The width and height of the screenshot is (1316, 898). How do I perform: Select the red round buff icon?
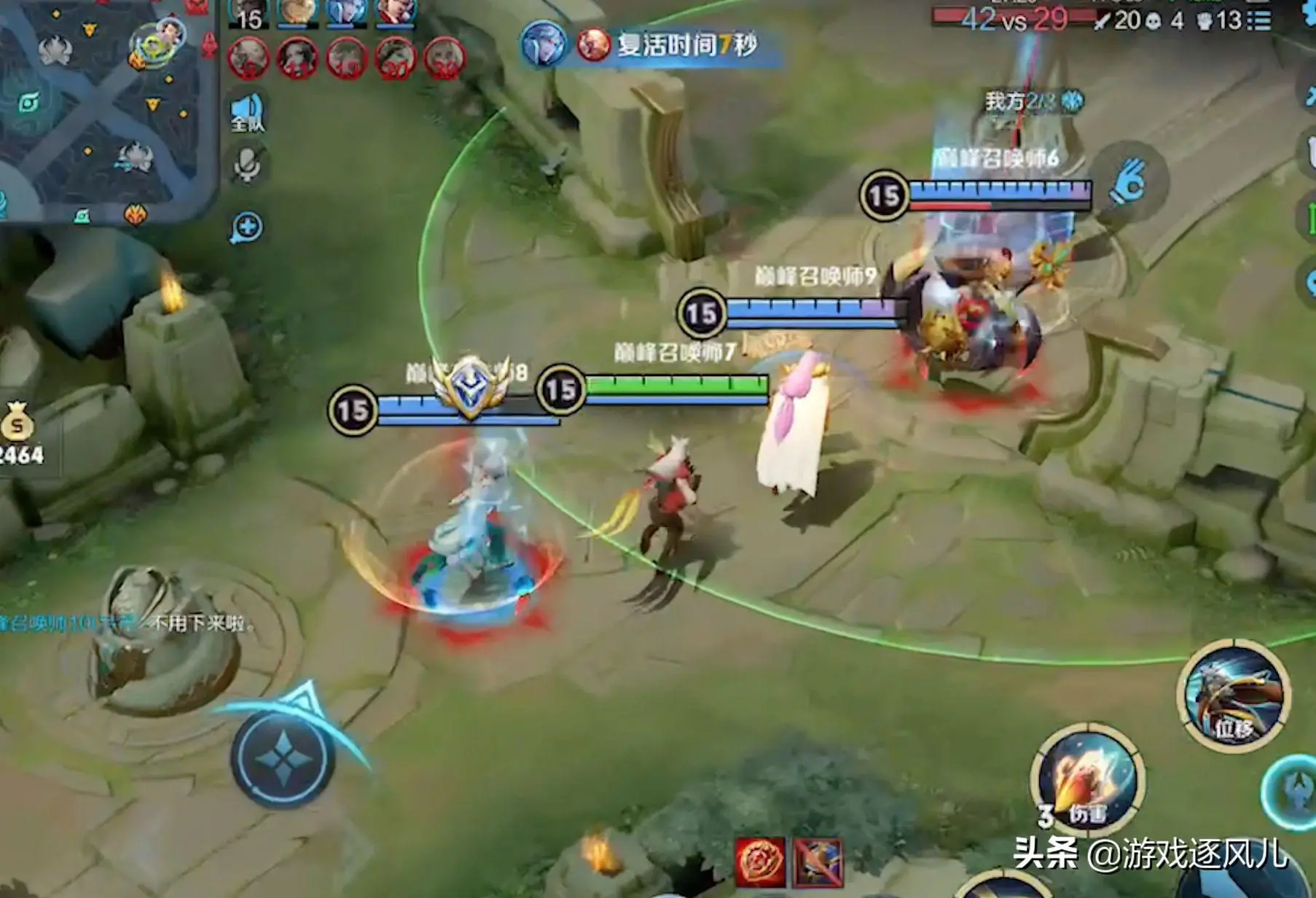760,862
